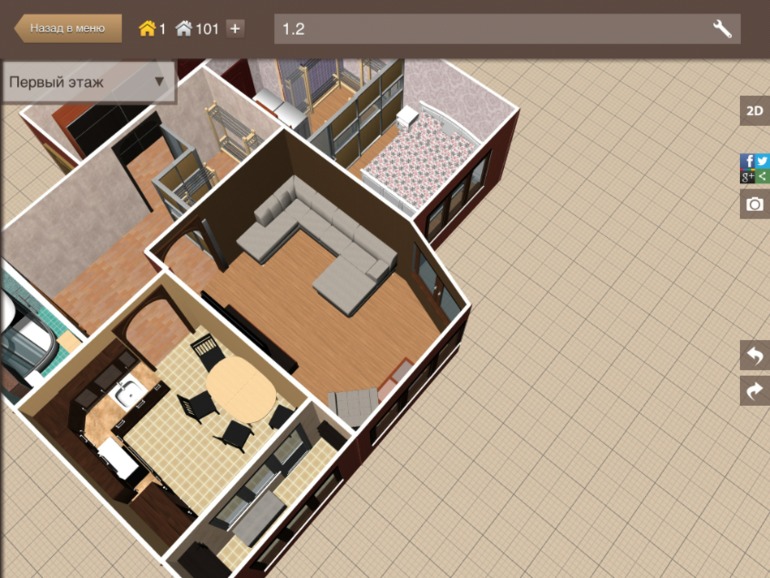Share the design on Twitter
This screenshot has height=578, width=770.
pyautogui.click(x=762, y=161)
